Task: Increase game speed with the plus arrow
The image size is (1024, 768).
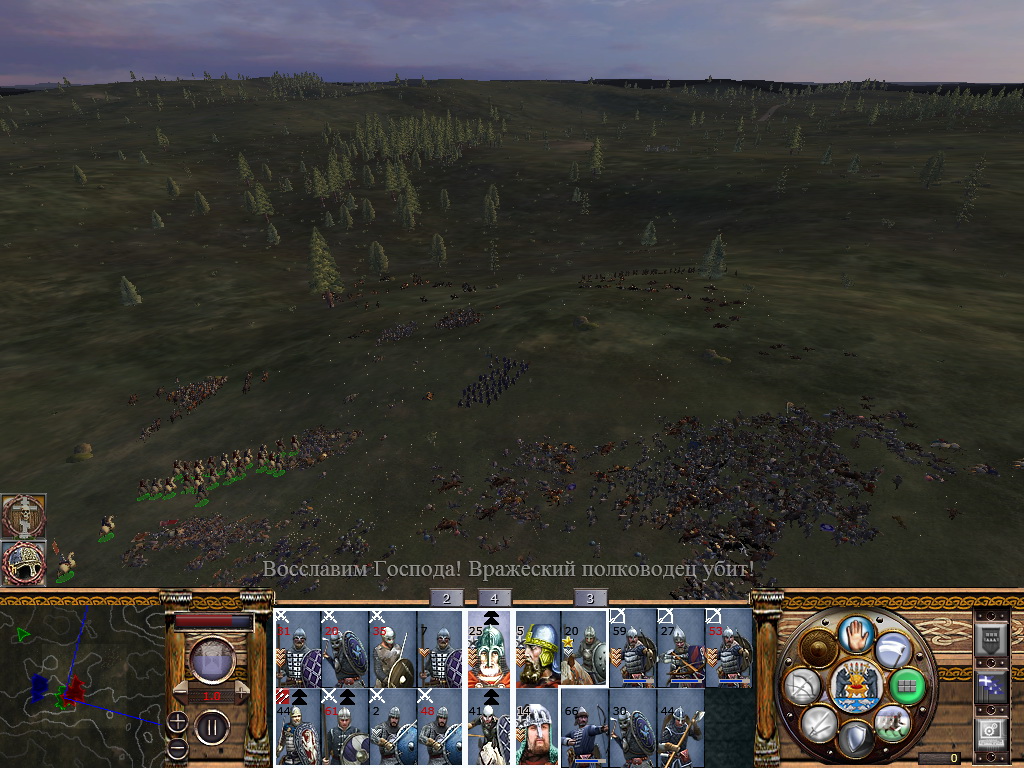Action: [x=240, y=691]
